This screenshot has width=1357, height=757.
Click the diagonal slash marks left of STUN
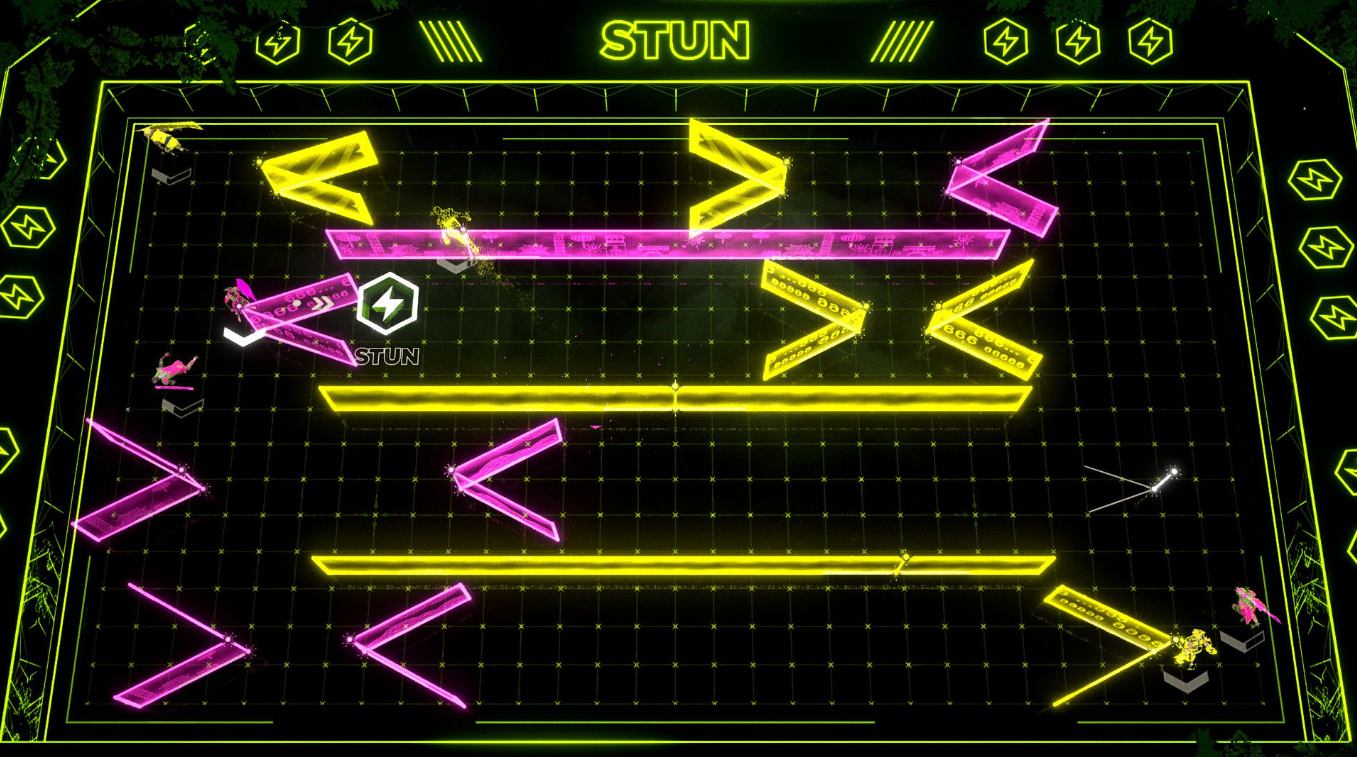click(x=452, y=40)
